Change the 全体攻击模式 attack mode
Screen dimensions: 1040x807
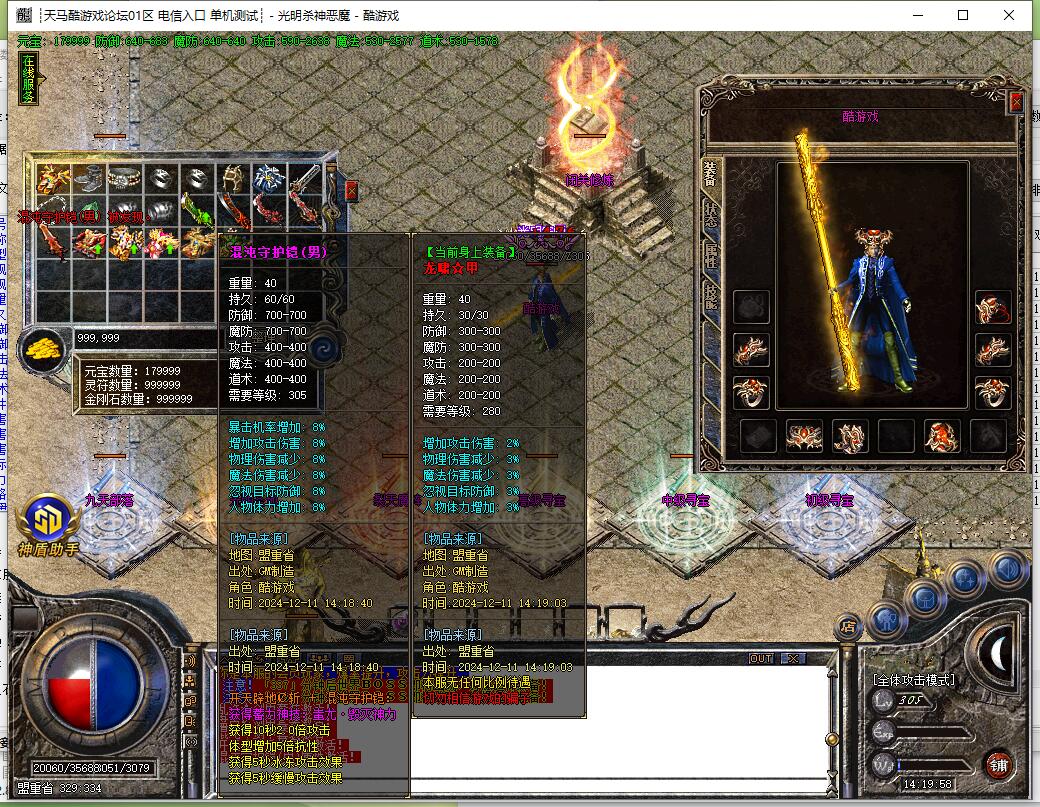[913, 680]
